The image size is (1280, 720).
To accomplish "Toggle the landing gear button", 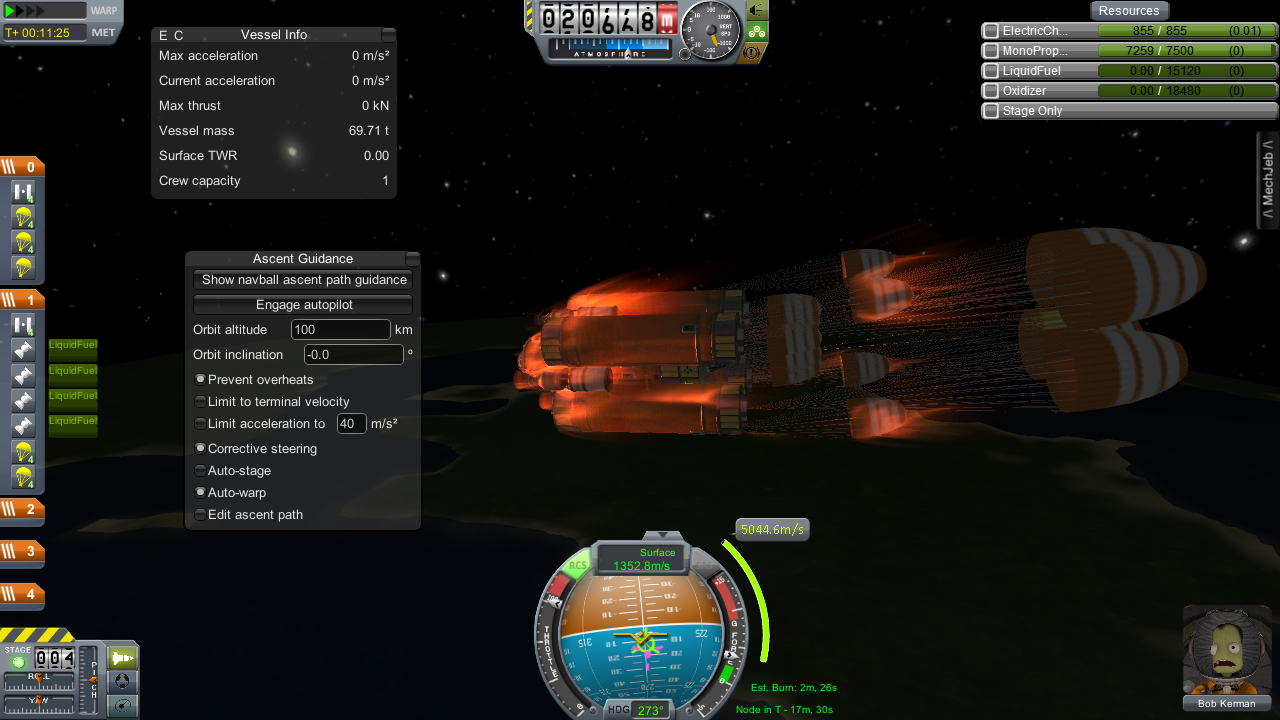I will [757, 31].
